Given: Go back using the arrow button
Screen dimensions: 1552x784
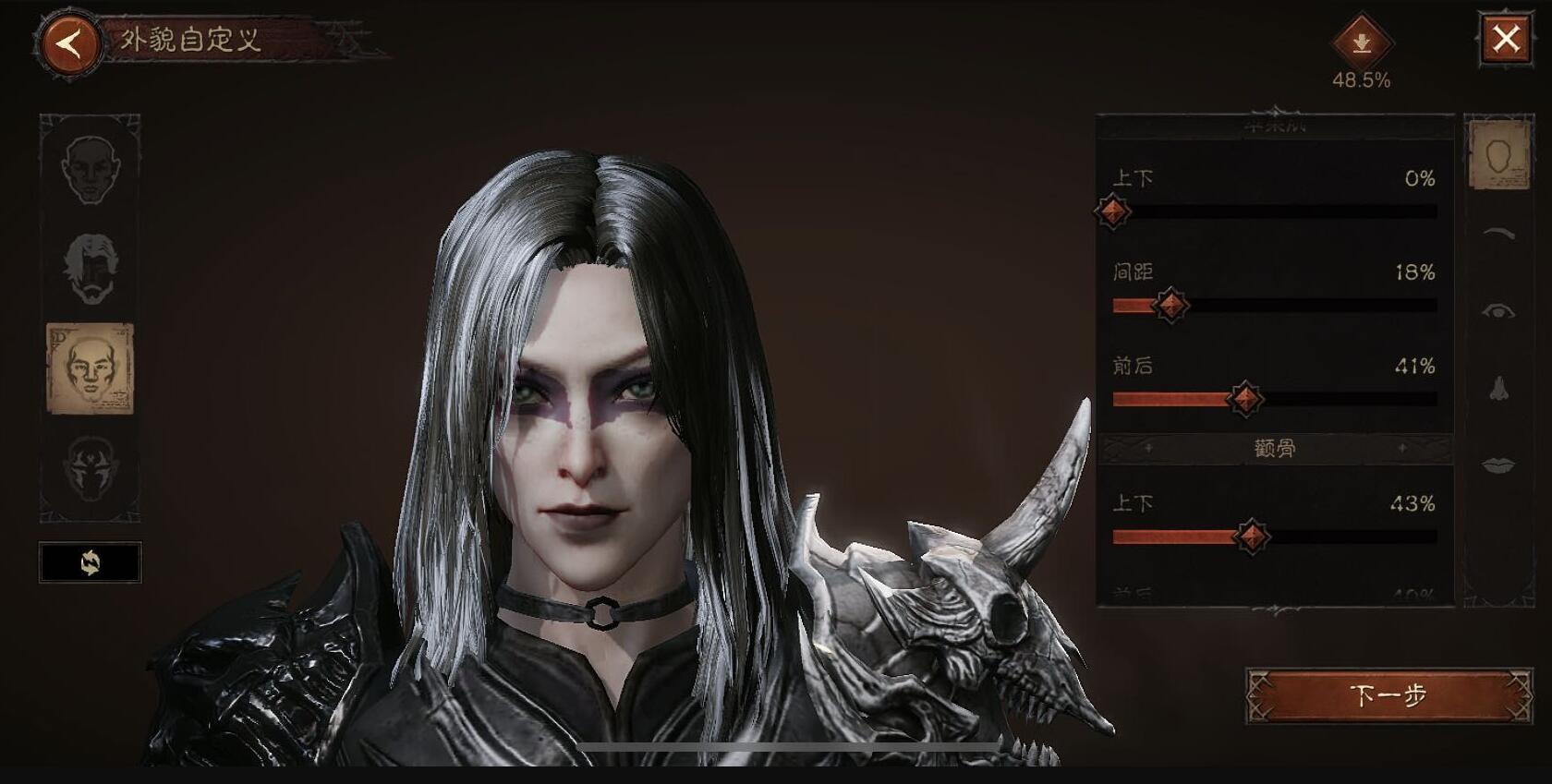Looking at the screenshot, I should pyautogui.click(x=69, y=43).
